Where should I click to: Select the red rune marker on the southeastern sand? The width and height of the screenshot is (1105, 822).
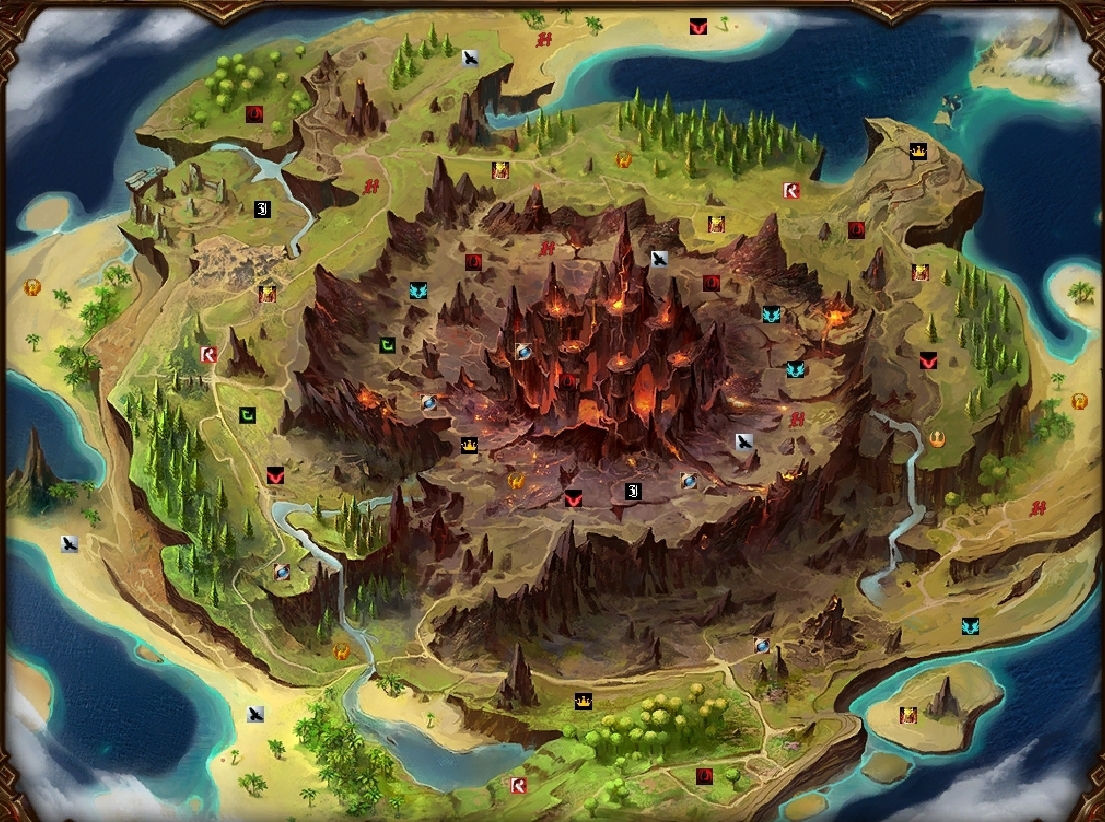click(1040, 508)
